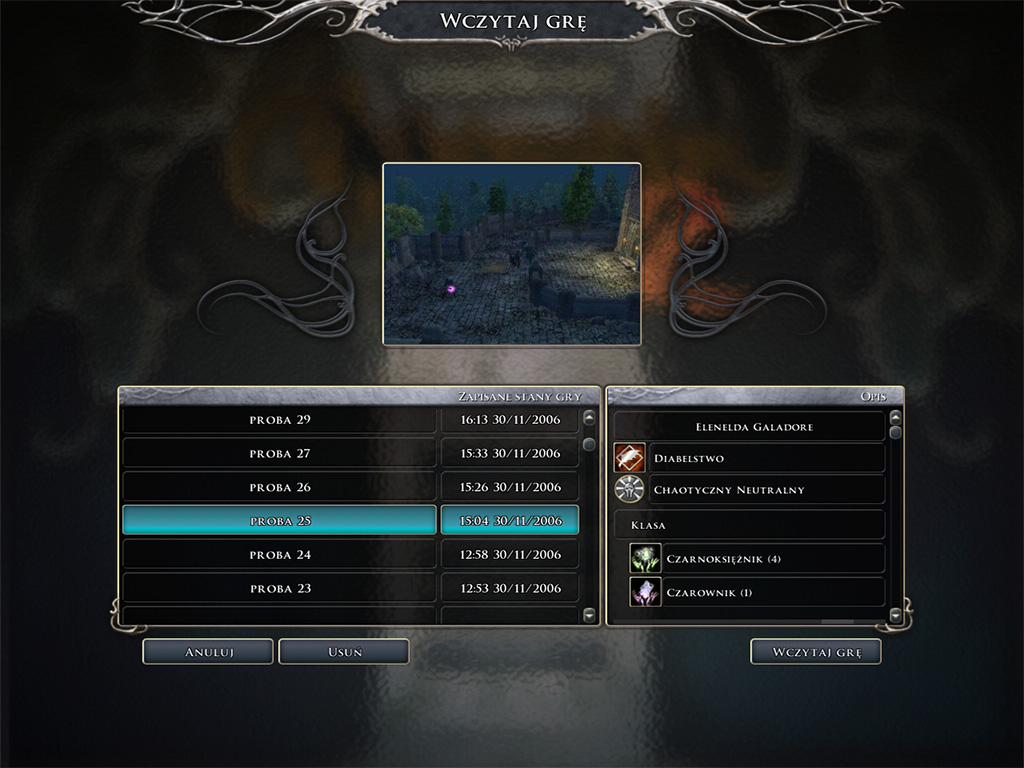Click the Diabelstwo race icon
The image size is (1024, 768).
coord(629,458)
